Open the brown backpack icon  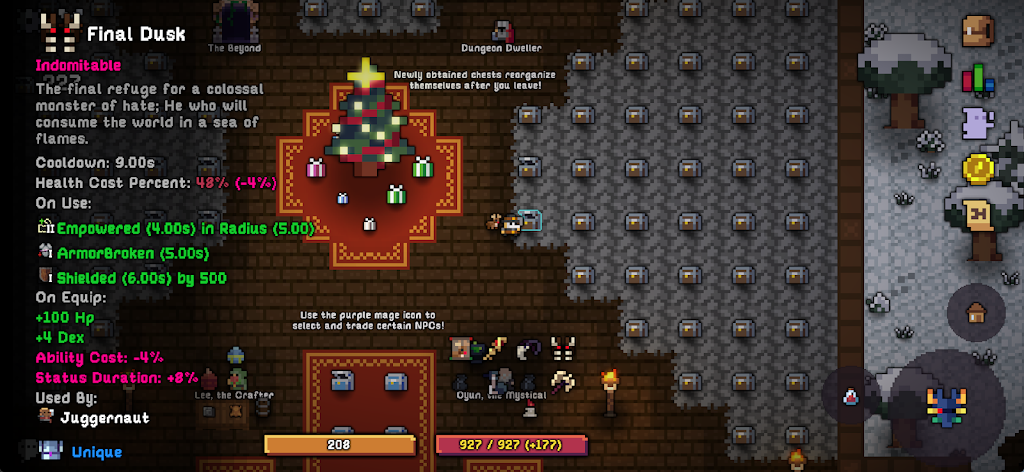977,32
